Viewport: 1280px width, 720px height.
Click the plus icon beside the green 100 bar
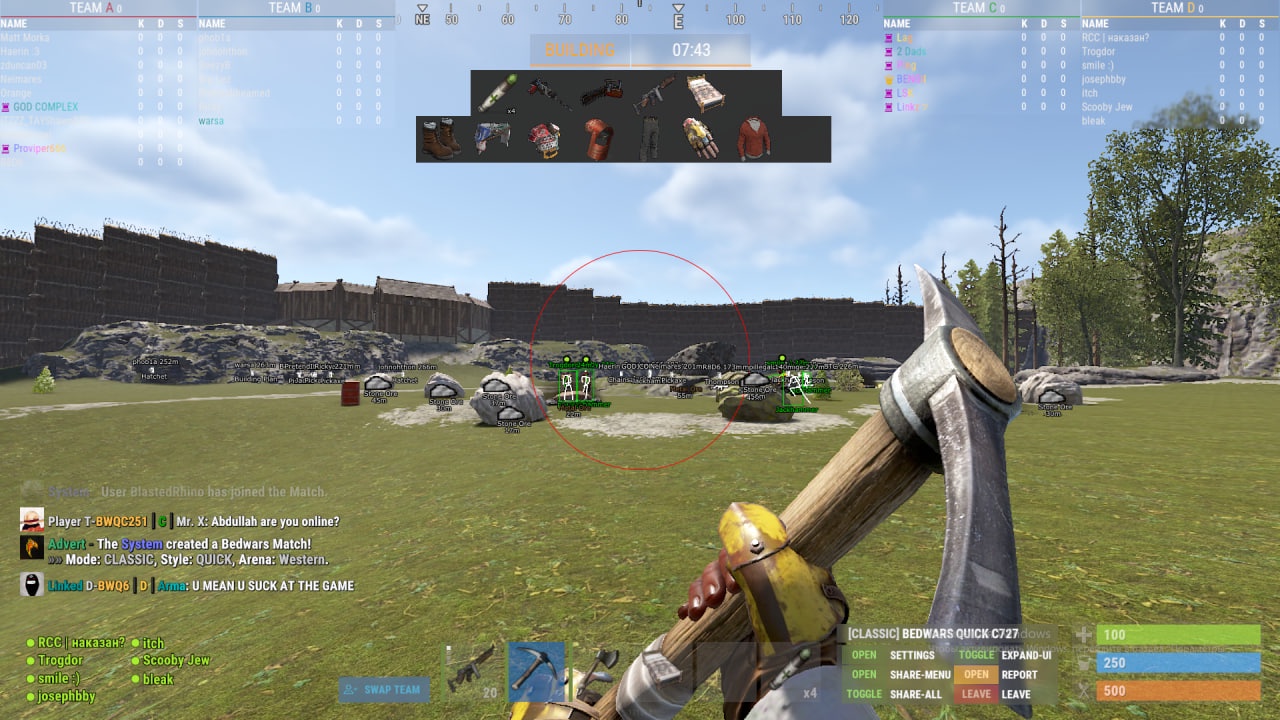pos(1085,634)
